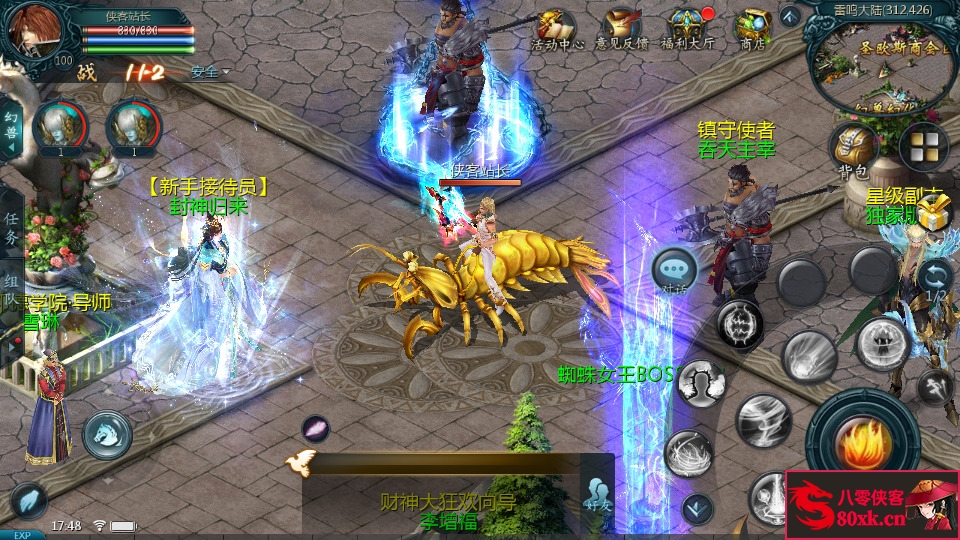Screen dimensions: 960x540
Task: Activate the main fire attack skill
Action: coord(856,438)
